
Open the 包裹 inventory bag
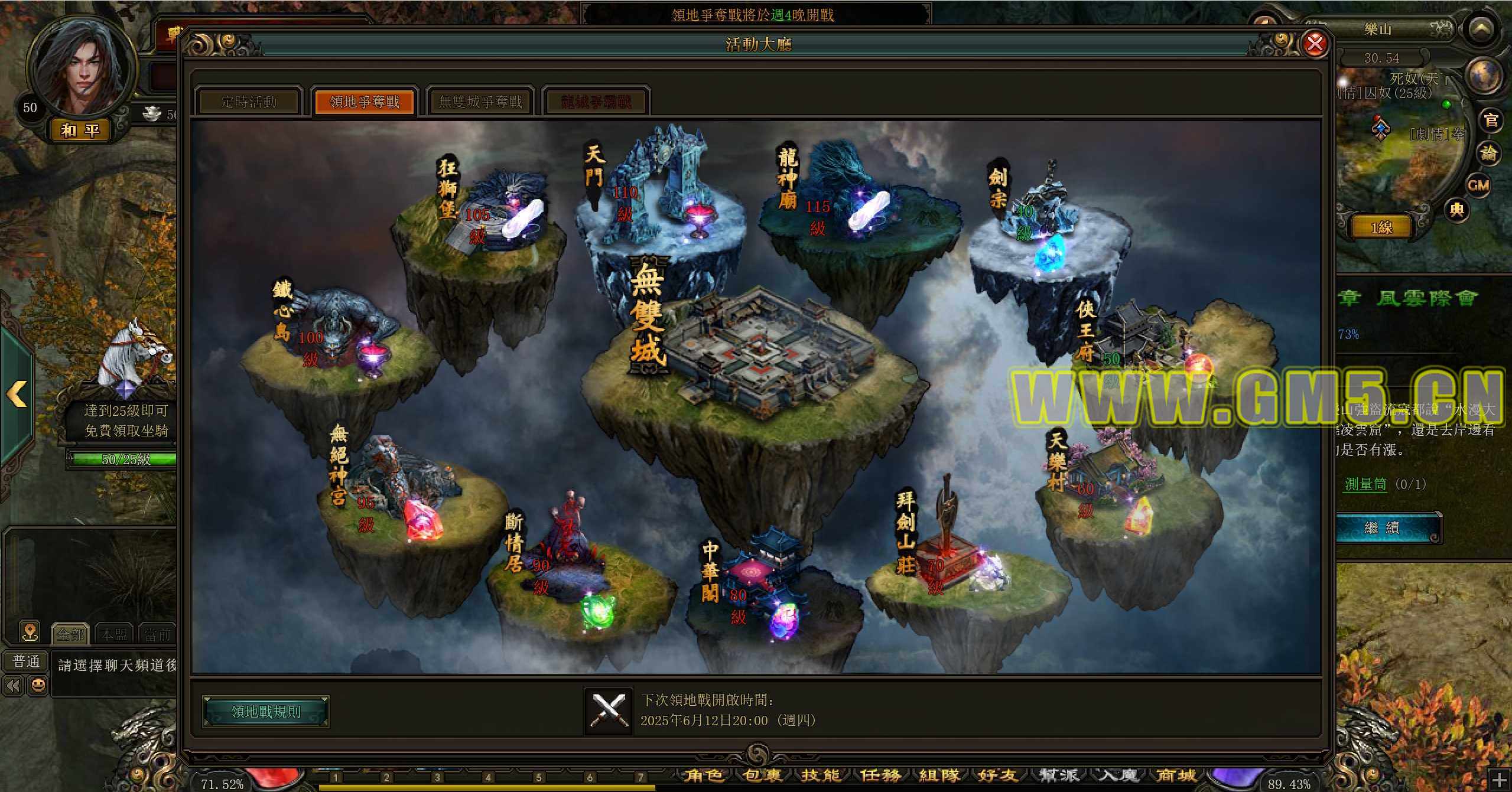point(762,775)
